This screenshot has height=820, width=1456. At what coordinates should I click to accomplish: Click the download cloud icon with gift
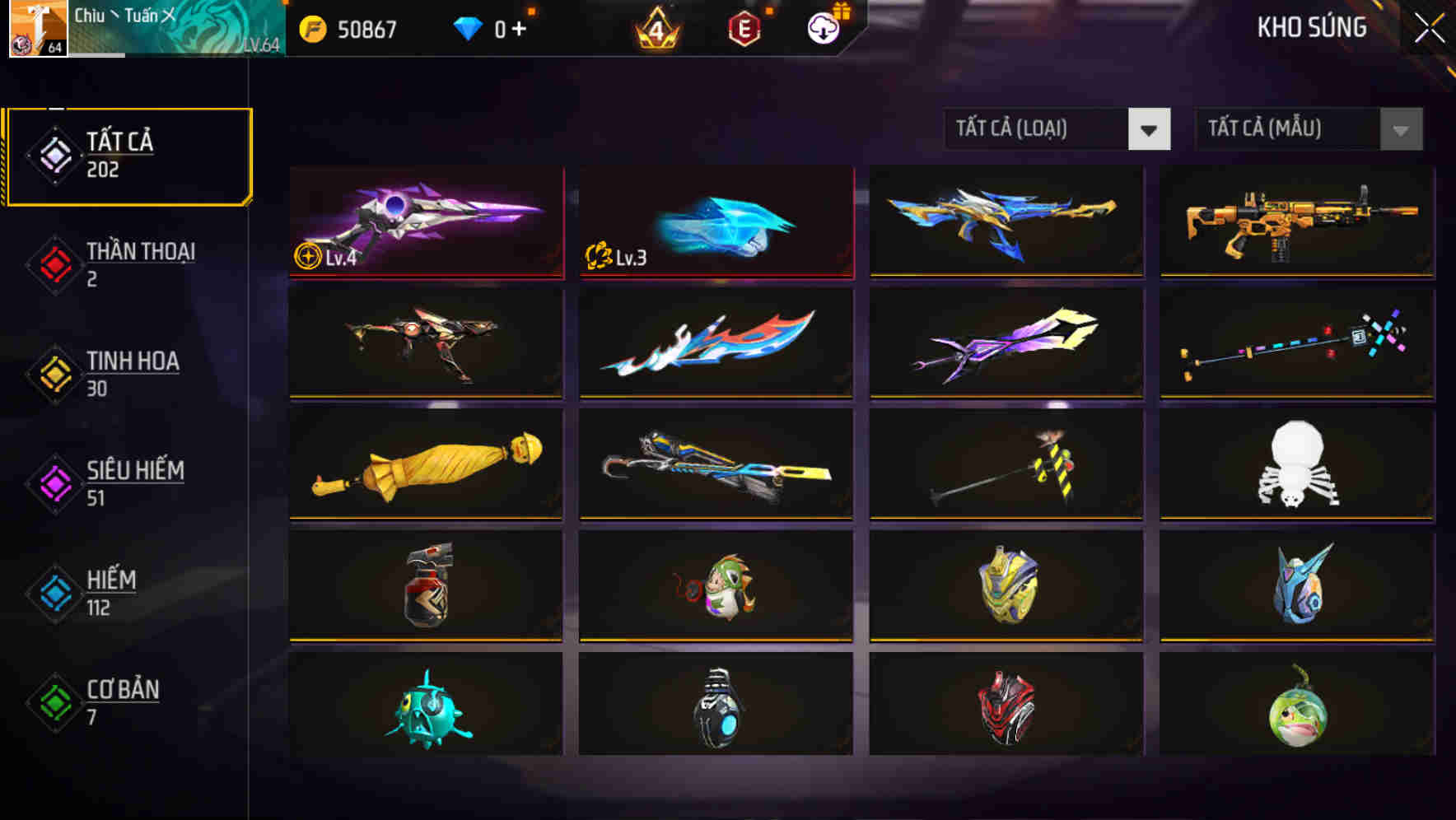tap(821, 28)
